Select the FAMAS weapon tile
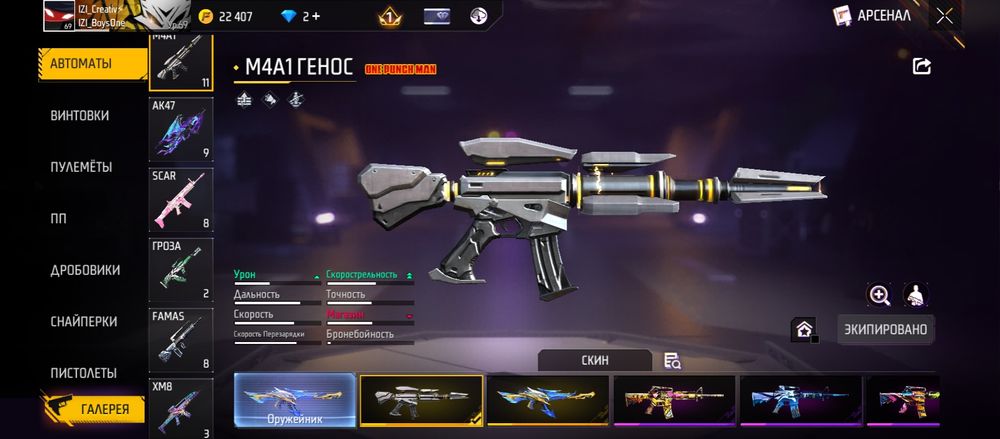Image resolution: width=1000 pixels, height=439 pixels. pyautogui.click(x=180, y=340)
